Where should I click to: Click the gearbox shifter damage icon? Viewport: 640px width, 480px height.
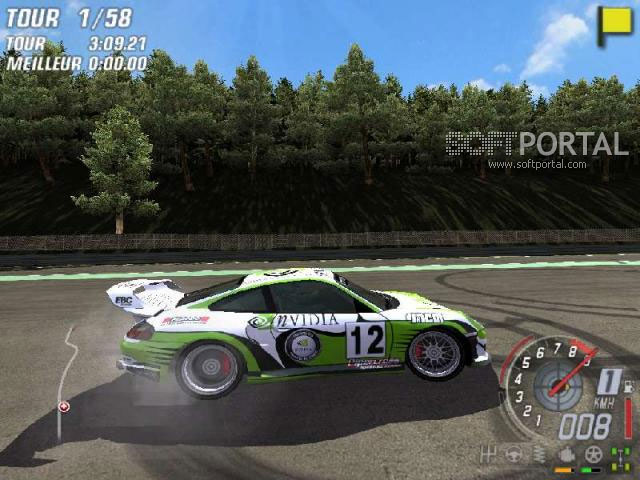point(489,455)
